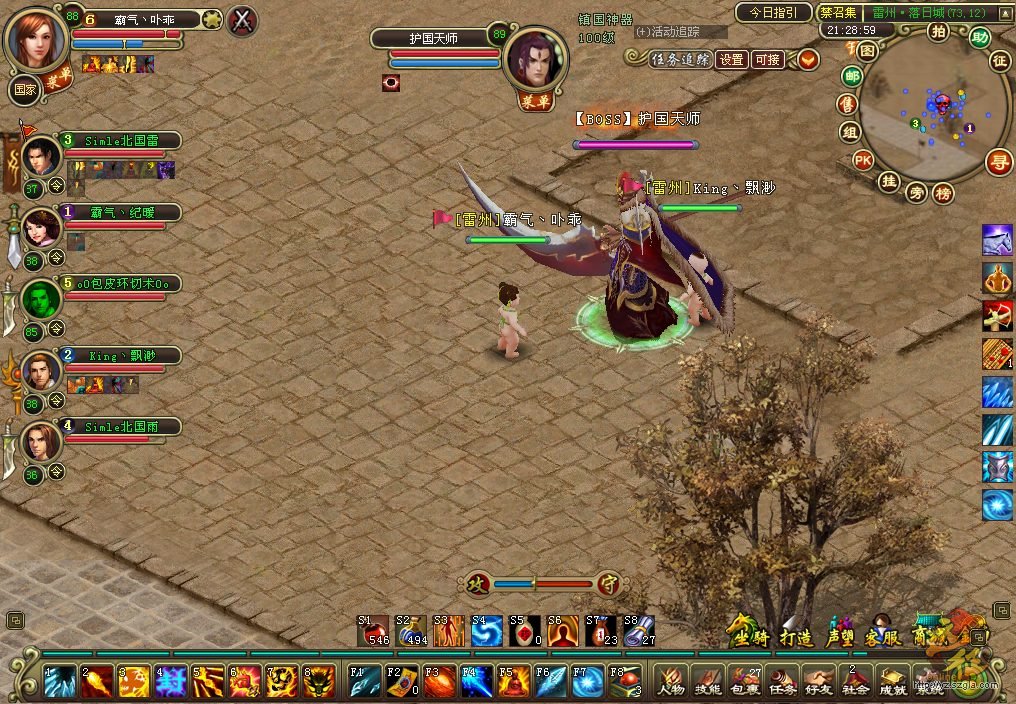
Task: Open the 好友 friends list
Action: point(819,681)
